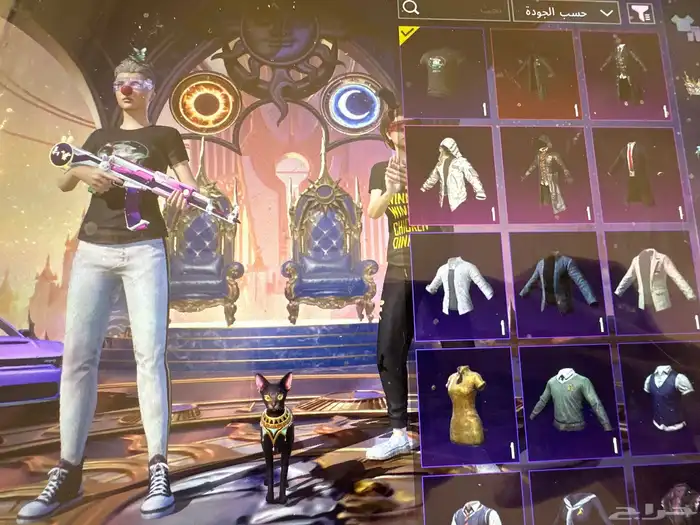This screenshot has height=525, width=700.
Task: Pick the beige blazer item
Action: pyautogui.click(x=652, y=283)
